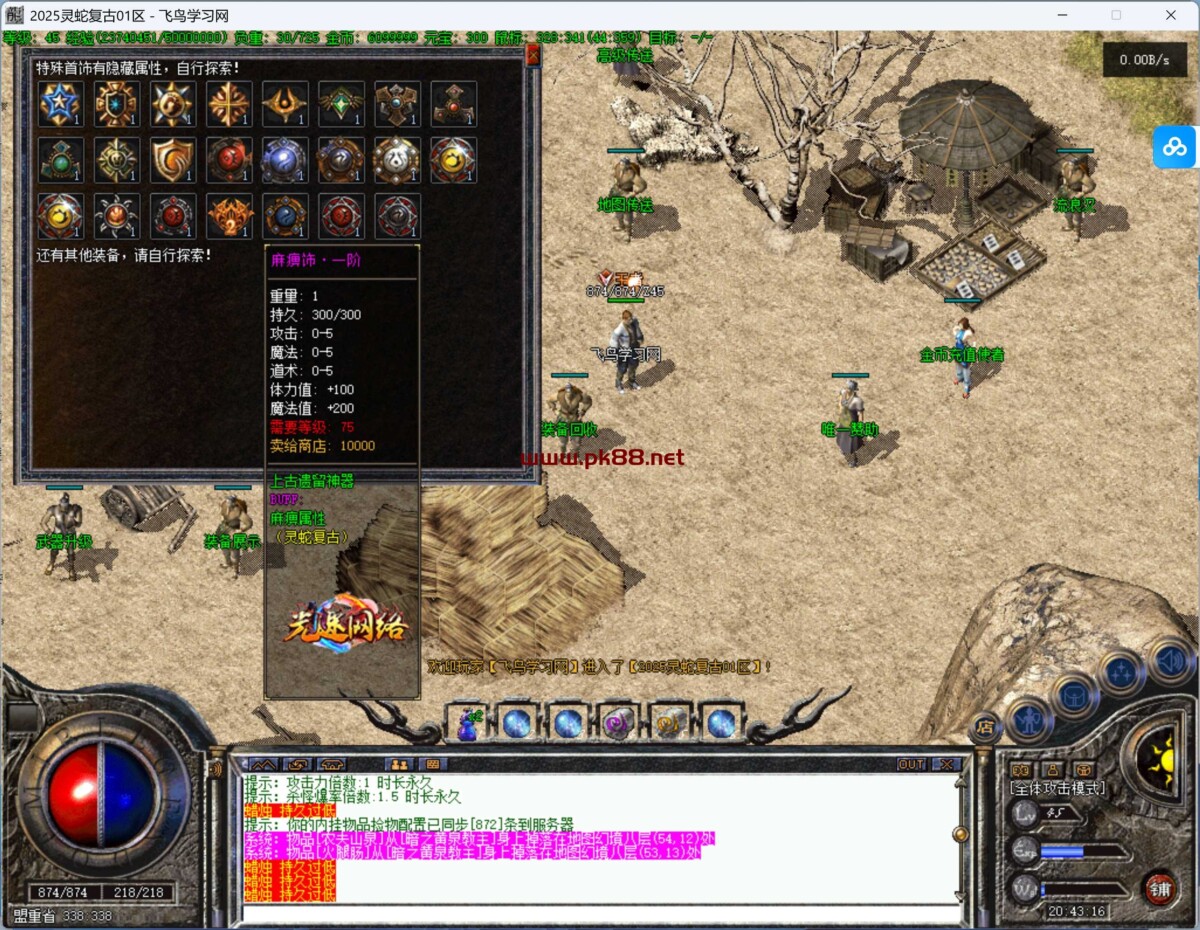Choose the orange shield emblem item
The width and height of the screenshot is (1200, 930).
click(x=172, y=160)
